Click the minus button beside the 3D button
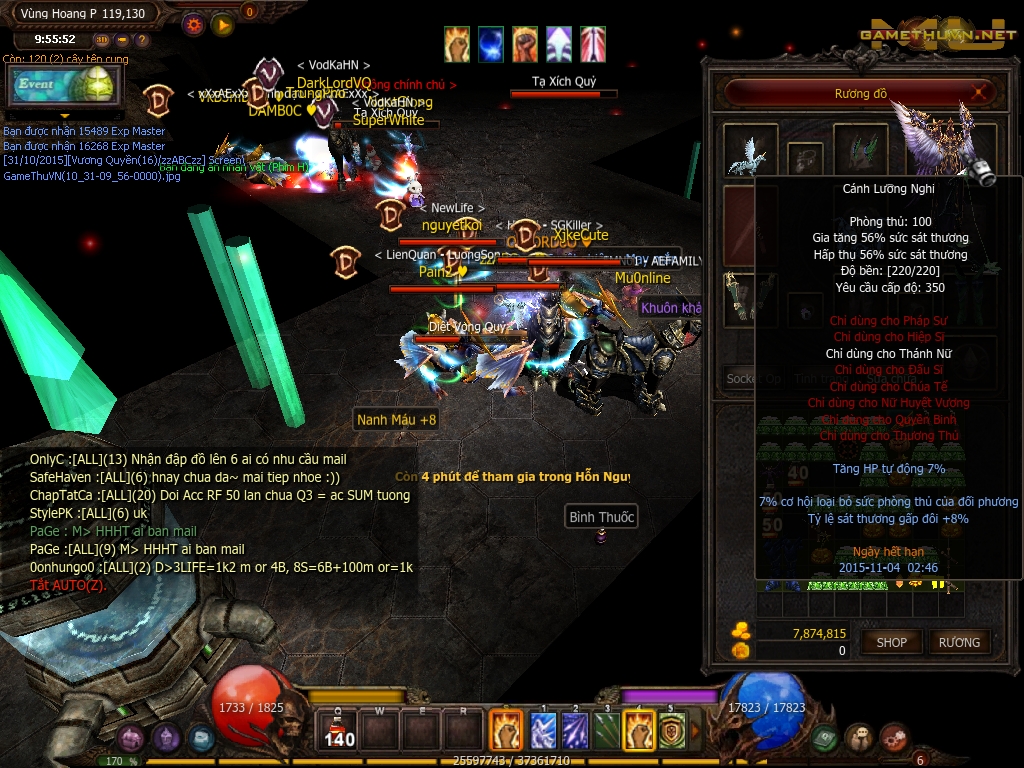This screenshot has height=768, width=1024. (122, 40)
